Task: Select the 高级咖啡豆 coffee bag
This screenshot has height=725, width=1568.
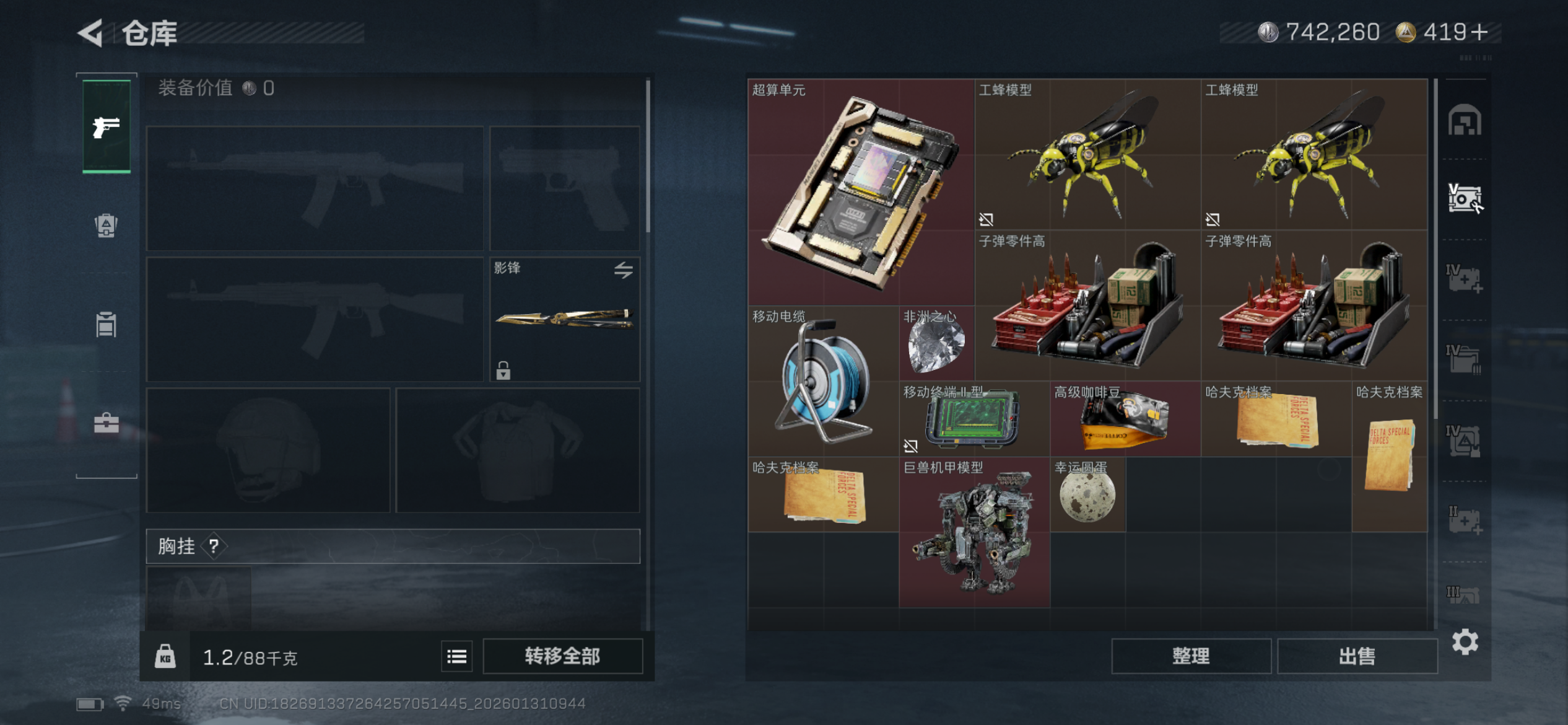Action: click(x=1125, y=419)
